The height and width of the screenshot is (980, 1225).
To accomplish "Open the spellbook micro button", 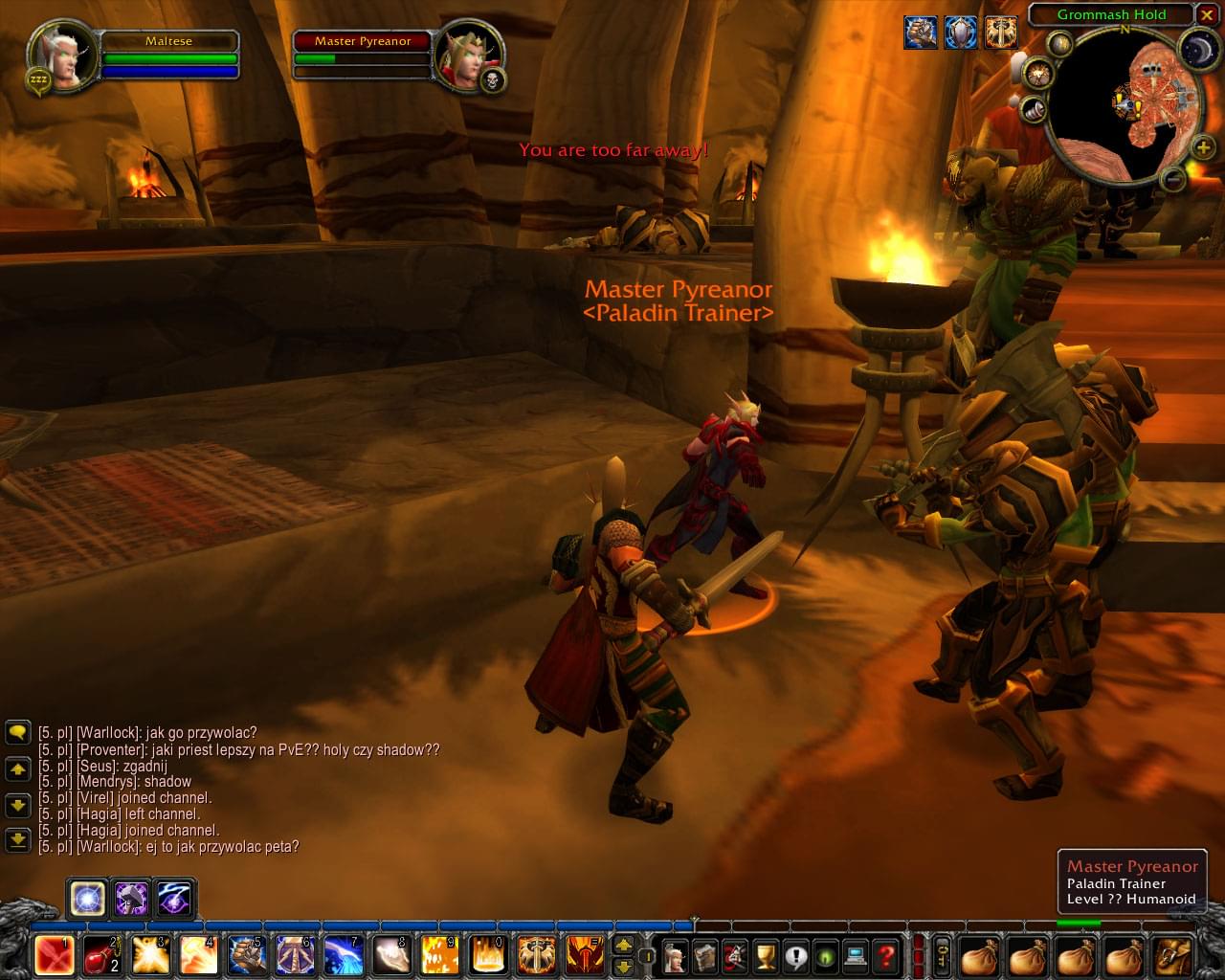I will pos(705,955).
